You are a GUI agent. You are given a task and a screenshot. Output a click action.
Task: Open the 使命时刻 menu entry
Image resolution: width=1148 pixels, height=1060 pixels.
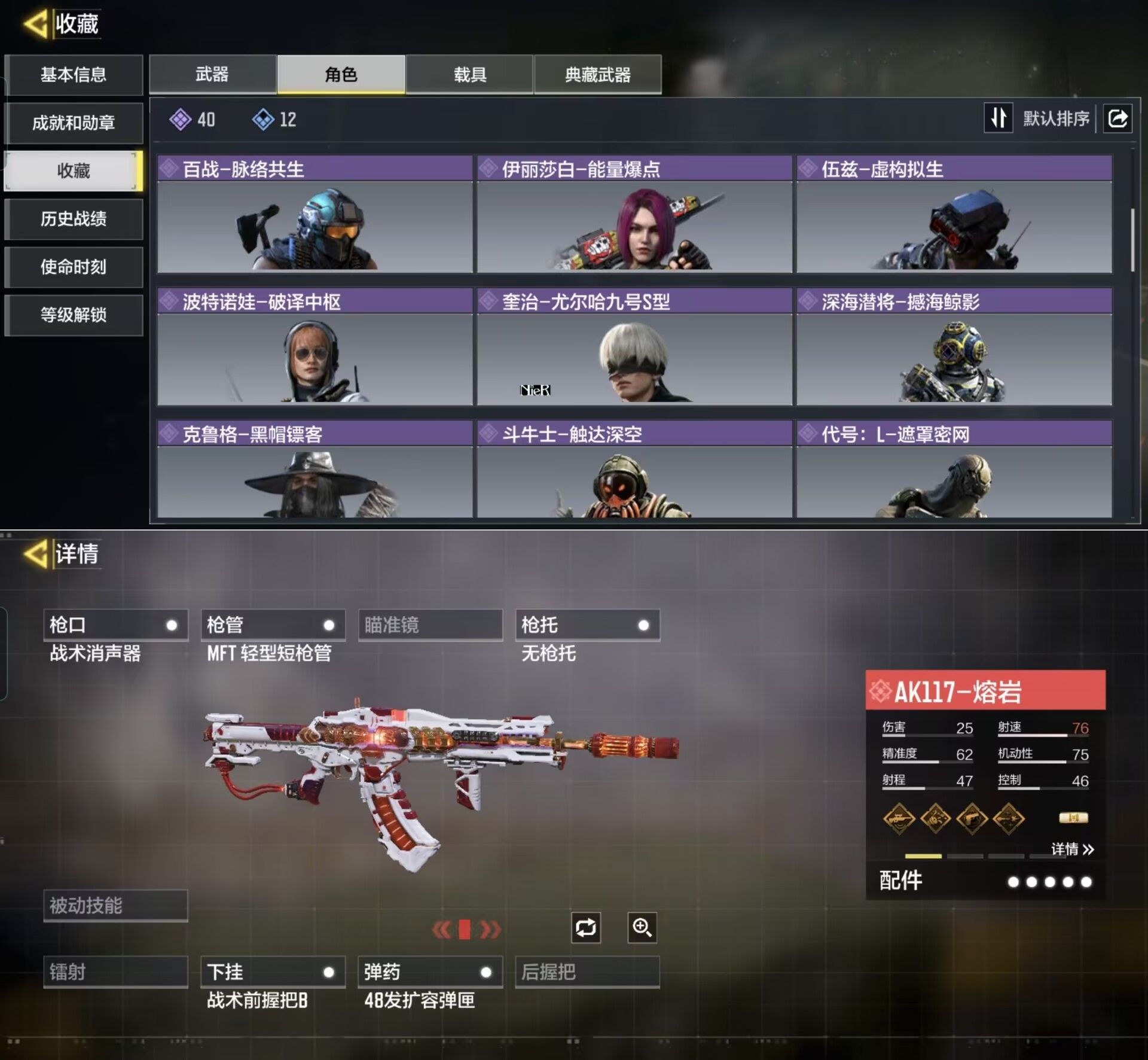point(74,267)
